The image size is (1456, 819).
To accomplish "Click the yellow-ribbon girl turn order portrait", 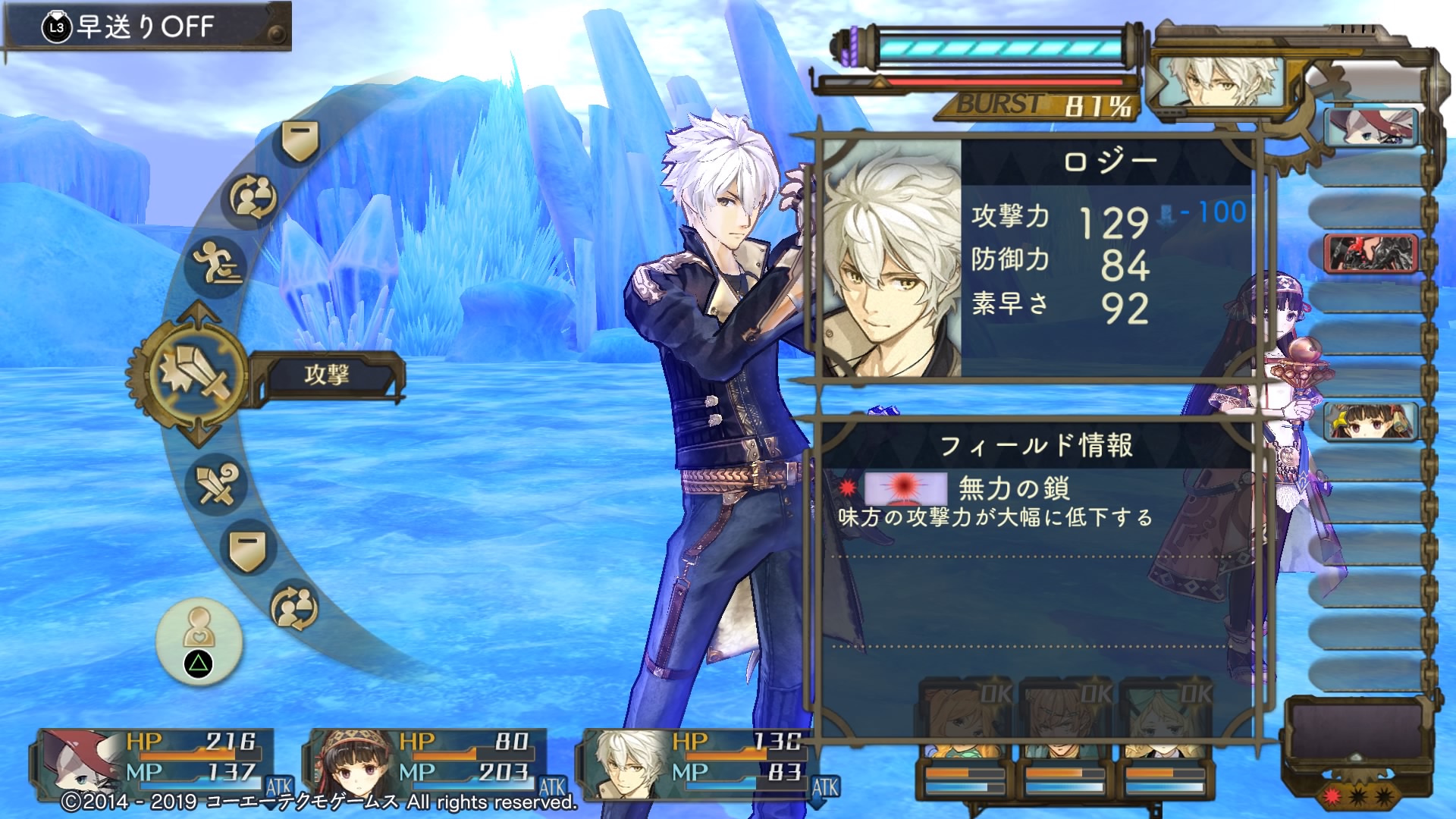I will click(x=1370, y=422).
